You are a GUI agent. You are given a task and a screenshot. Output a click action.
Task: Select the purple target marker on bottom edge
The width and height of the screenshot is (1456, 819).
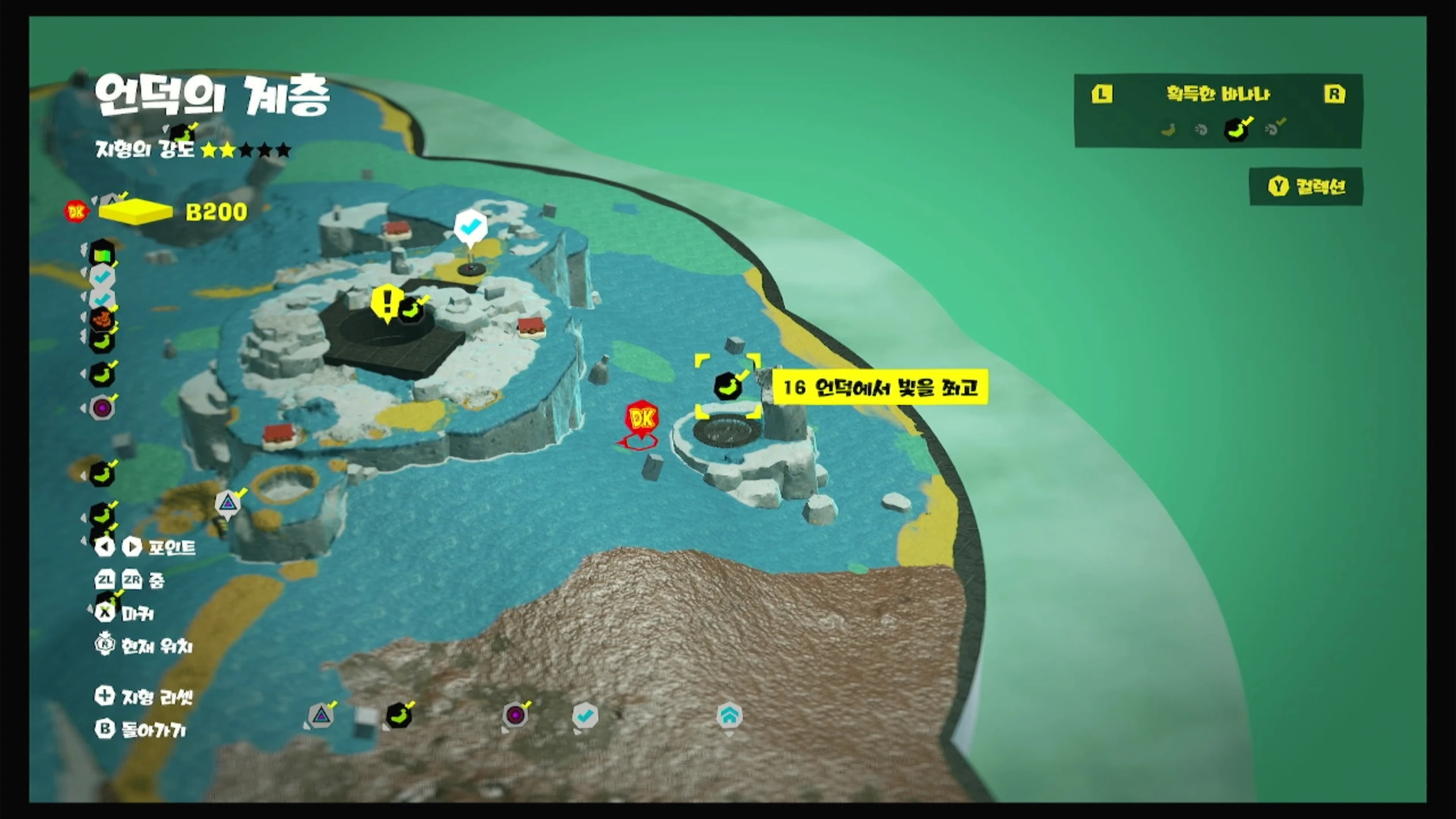coord(515,715)
